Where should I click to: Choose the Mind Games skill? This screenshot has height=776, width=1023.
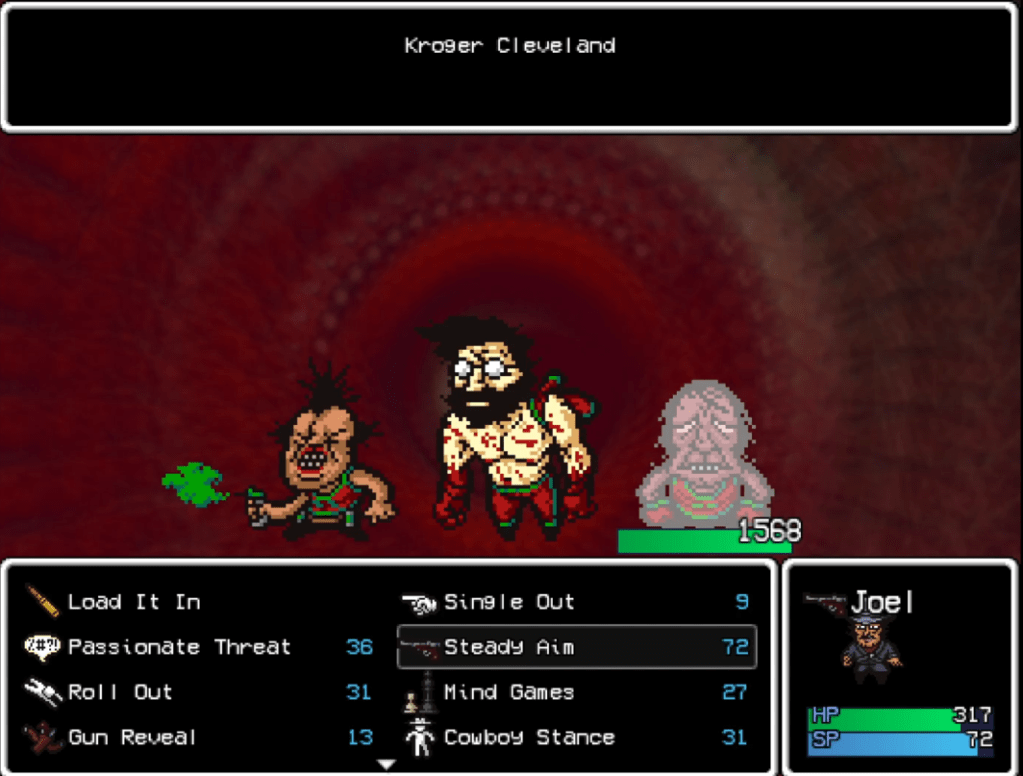pyautogui.click(x=509, y=692)
